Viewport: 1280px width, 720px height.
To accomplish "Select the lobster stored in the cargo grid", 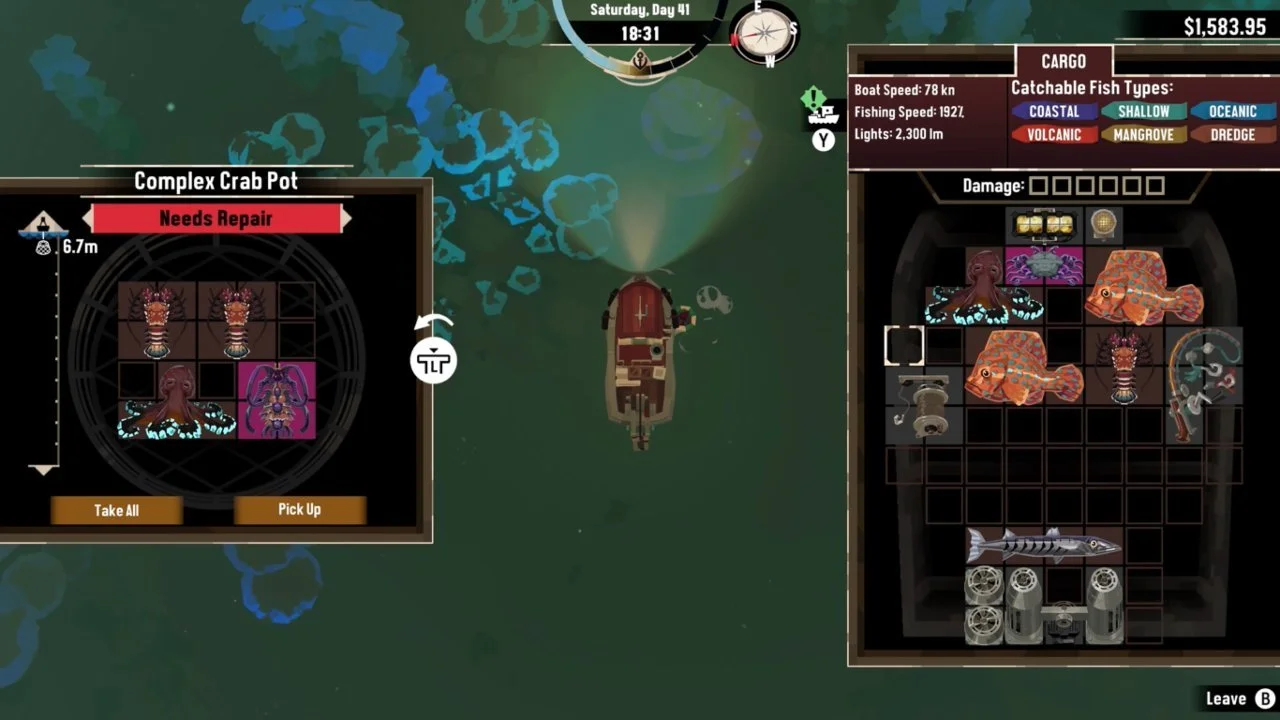I will pyautogui.click(x=1123, y=366).
